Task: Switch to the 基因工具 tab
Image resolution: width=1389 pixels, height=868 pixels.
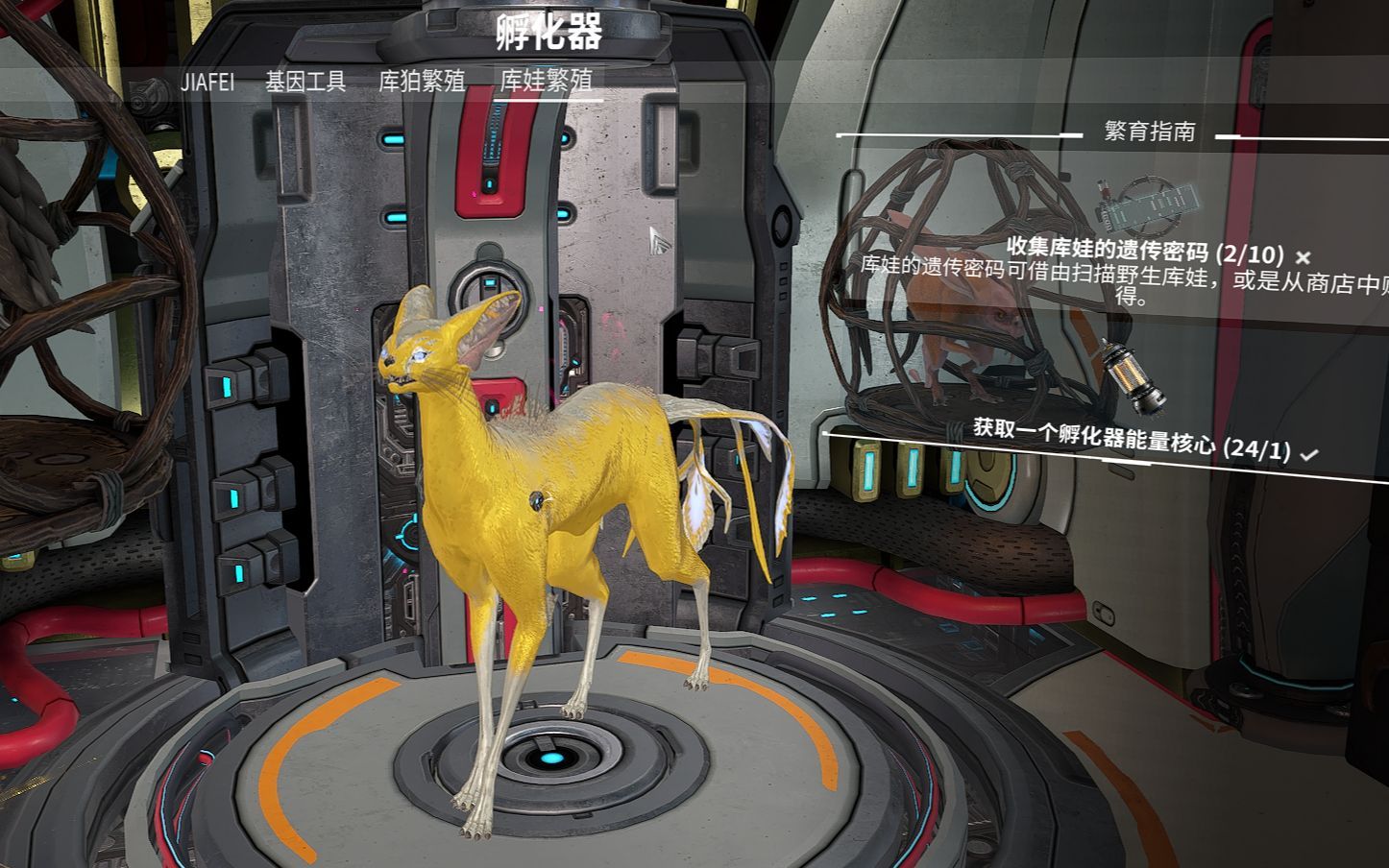Action: pos(304,83)
